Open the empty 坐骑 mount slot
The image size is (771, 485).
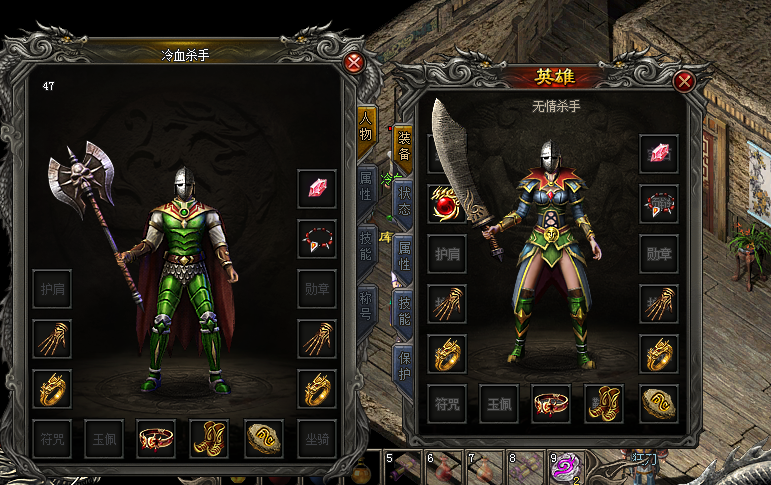(316, 438)
